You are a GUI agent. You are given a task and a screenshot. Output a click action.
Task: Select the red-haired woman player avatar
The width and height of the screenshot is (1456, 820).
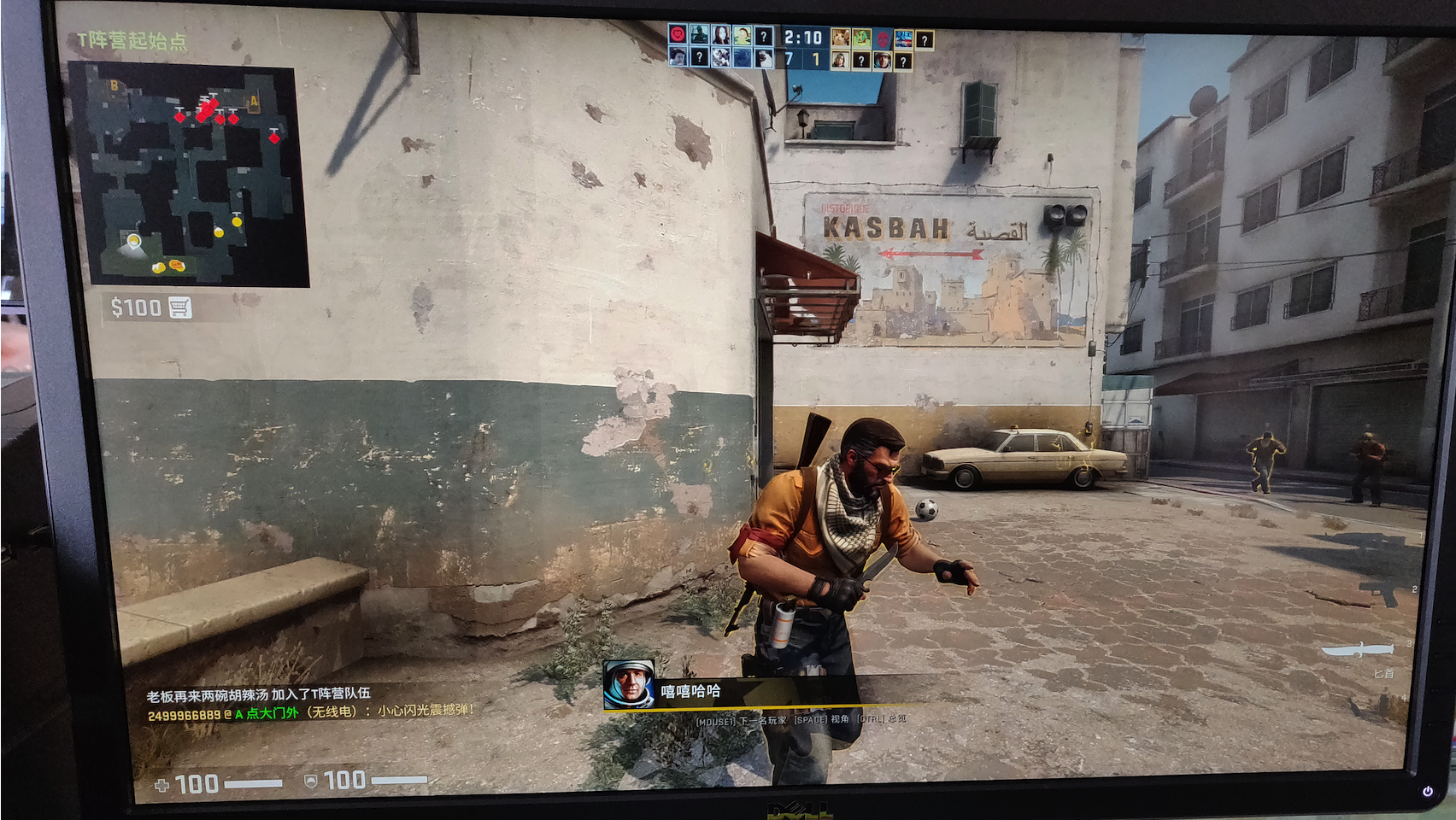click(720, 36)
